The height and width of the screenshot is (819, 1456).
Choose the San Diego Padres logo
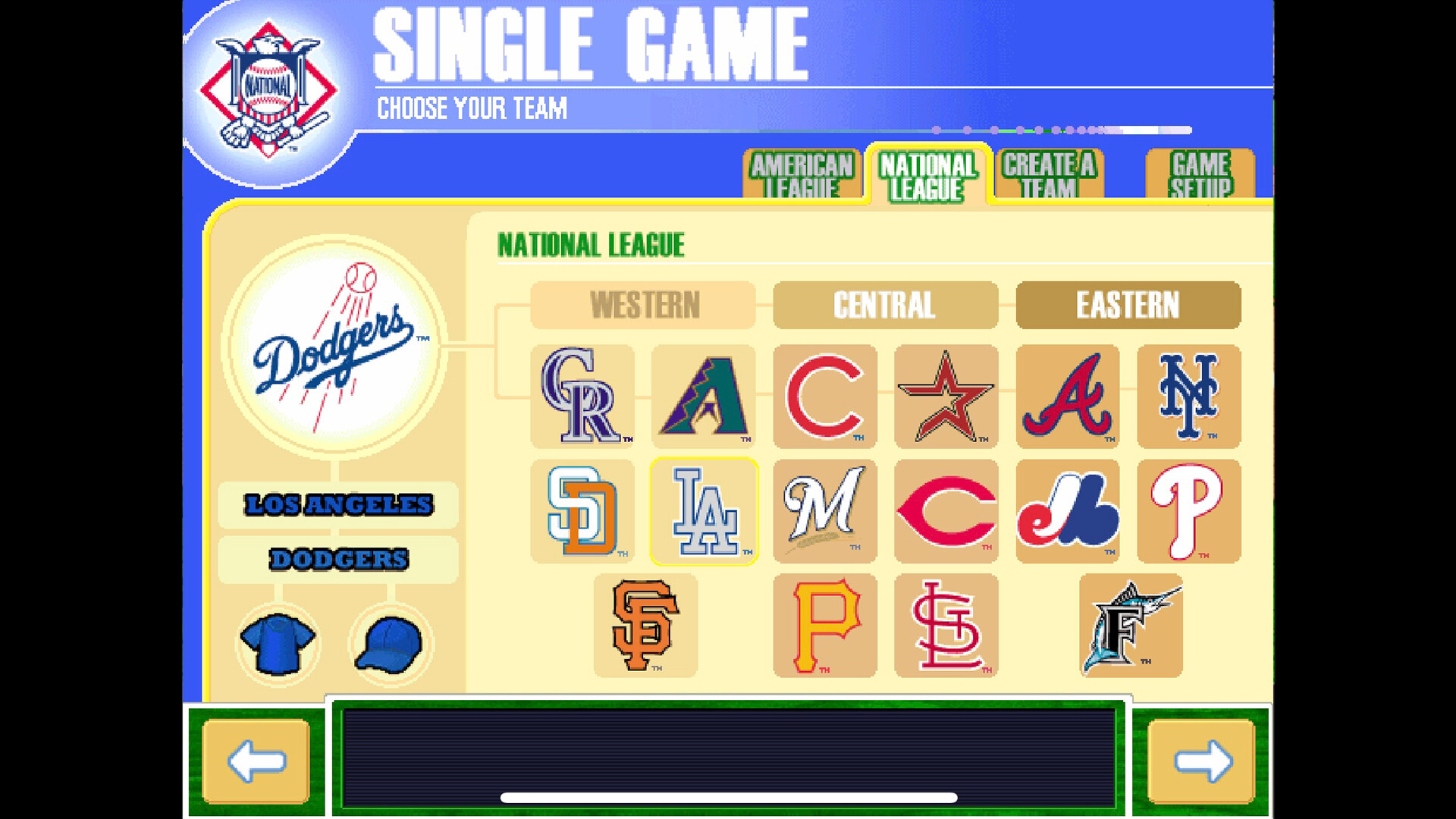(x=582, y=512)
